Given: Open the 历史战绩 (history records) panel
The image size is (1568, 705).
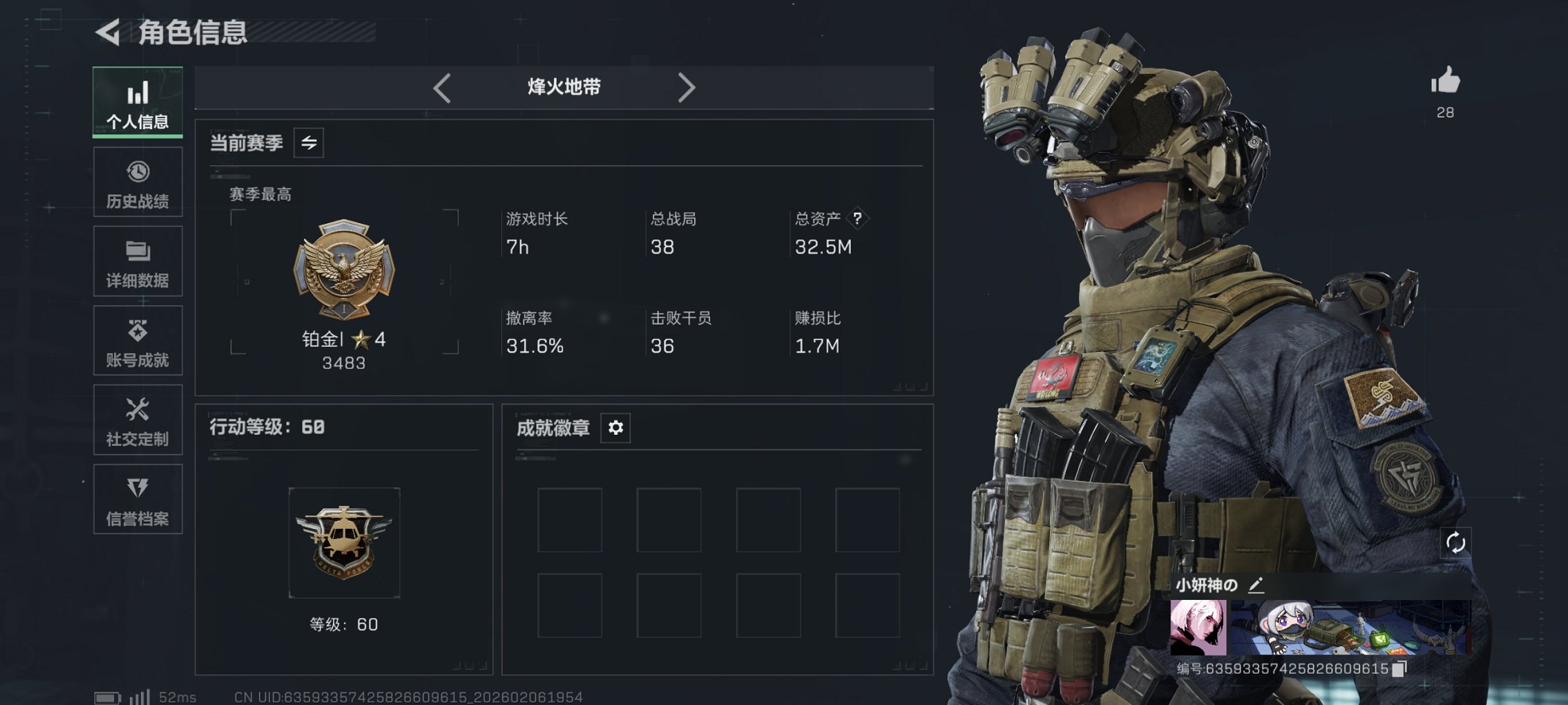Looking at the screenshot, I should click(137, 181).
